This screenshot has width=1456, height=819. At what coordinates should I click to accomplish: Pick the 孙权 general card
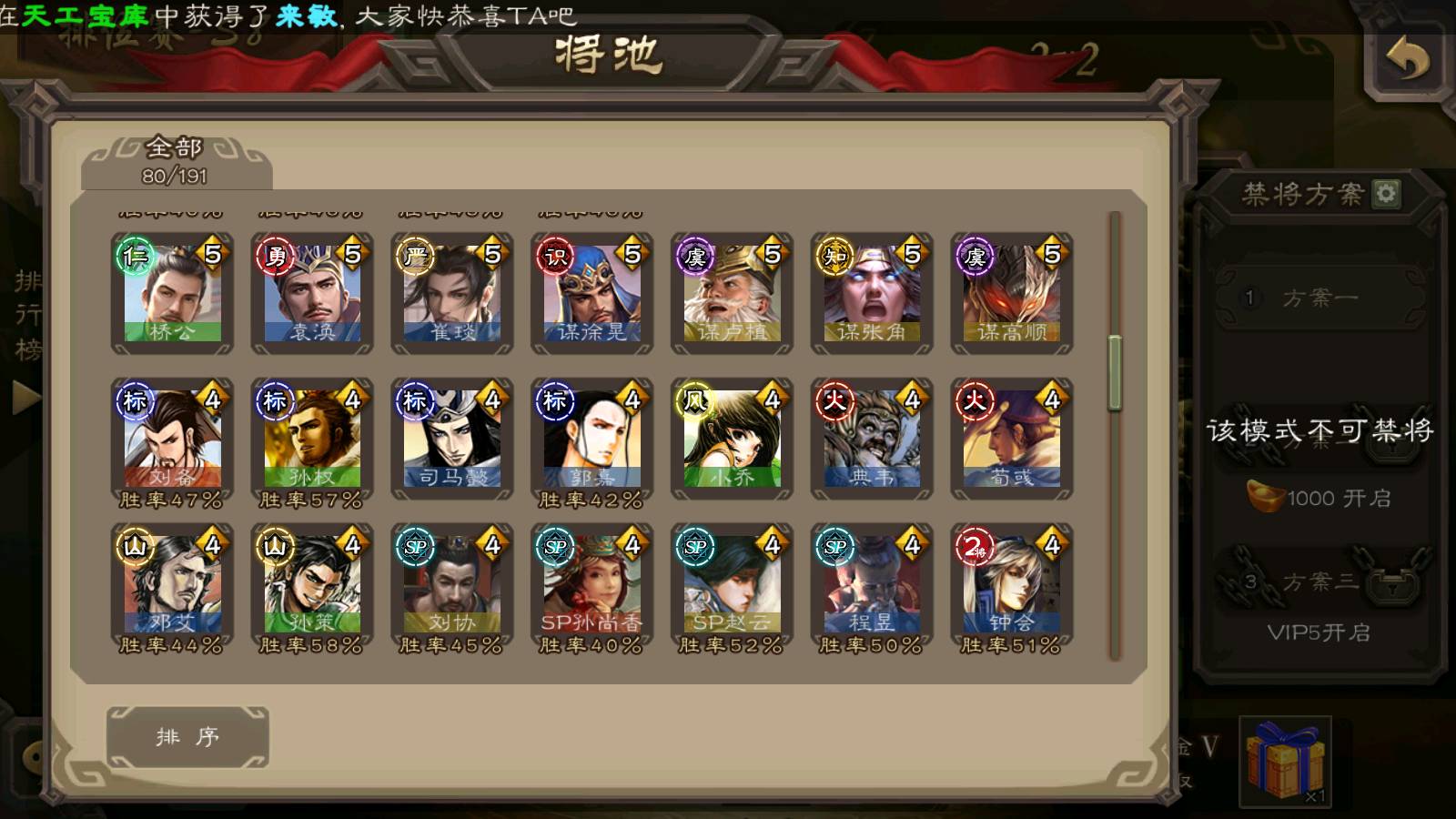click(312, 439)
